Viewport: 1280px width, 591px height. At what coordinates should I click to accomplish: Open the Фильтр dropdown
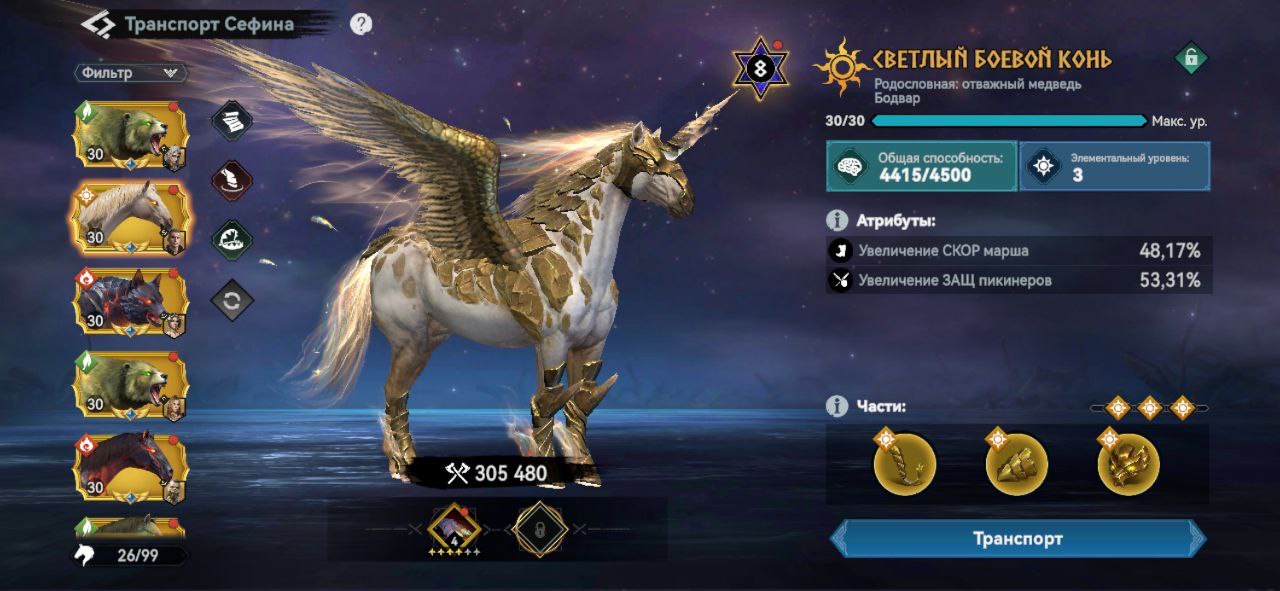click(130, 73)
